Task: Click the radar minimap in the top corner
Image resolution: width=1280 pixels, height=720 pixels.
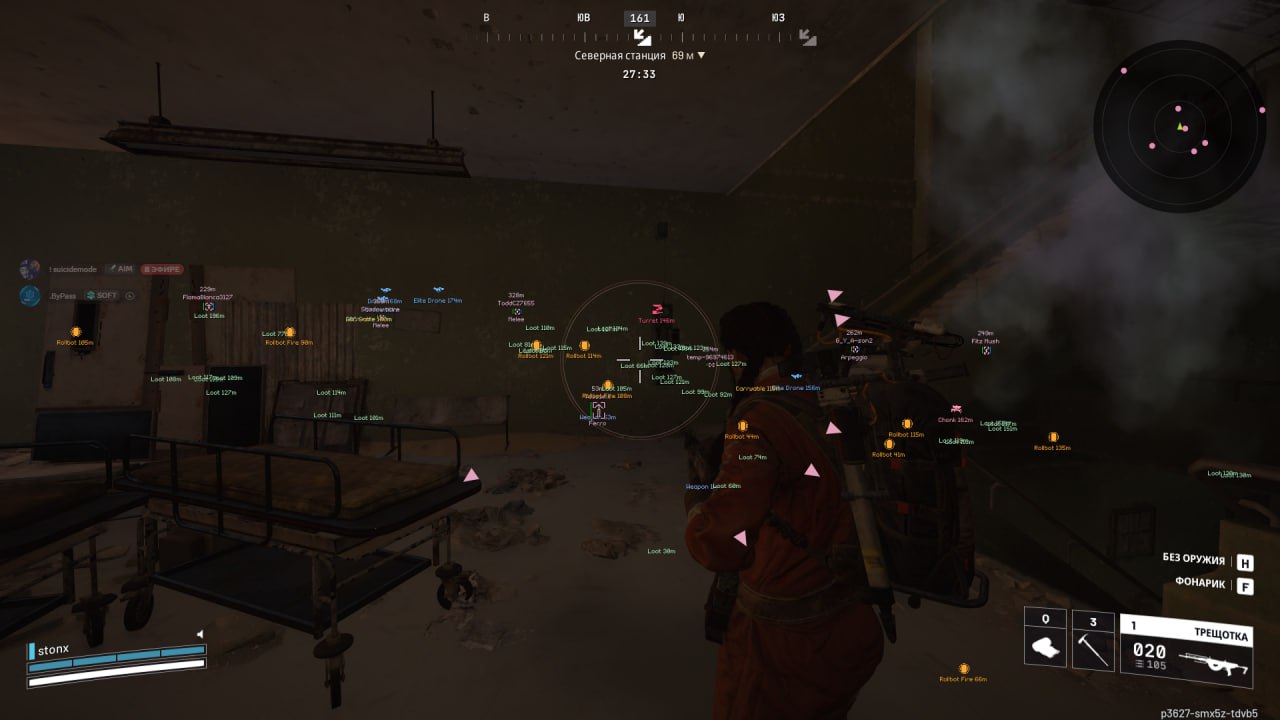Action: pyautogui.click(x=1180, y=125)
